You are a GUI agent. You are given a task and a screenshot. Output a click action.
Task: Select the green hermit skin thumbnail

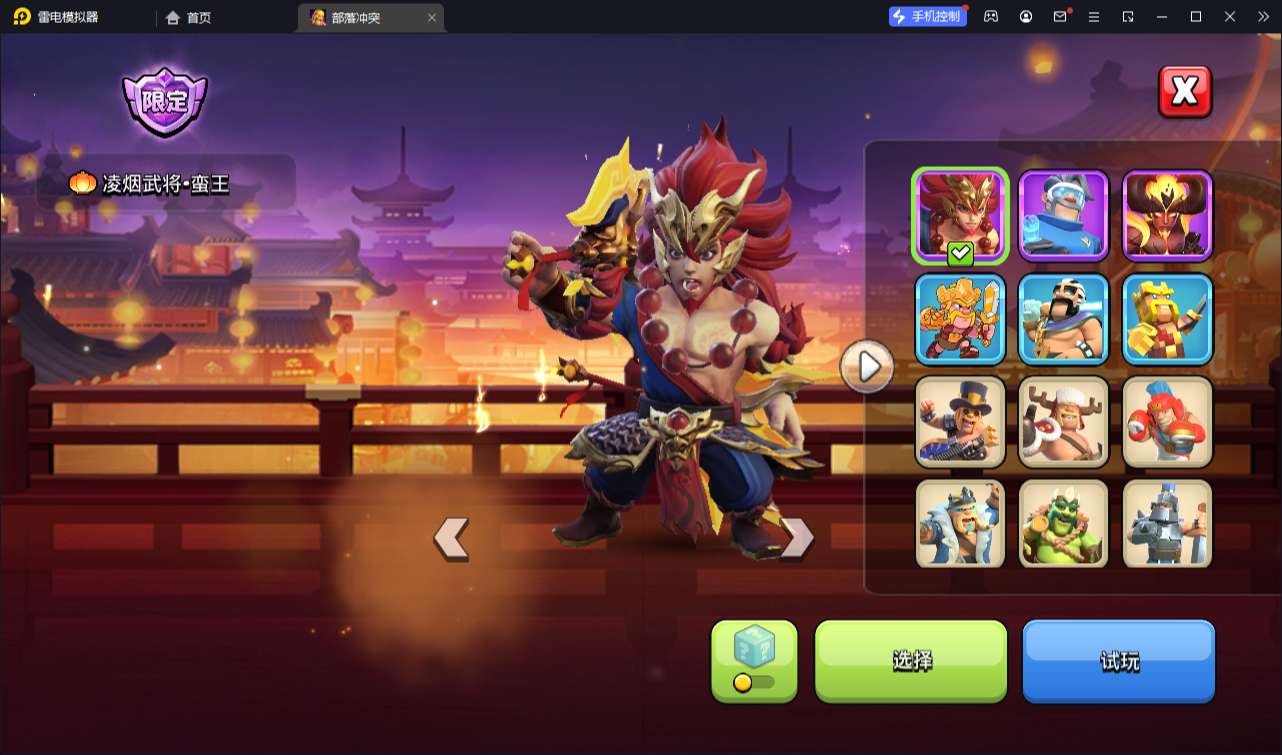[x=1063, y=523]
